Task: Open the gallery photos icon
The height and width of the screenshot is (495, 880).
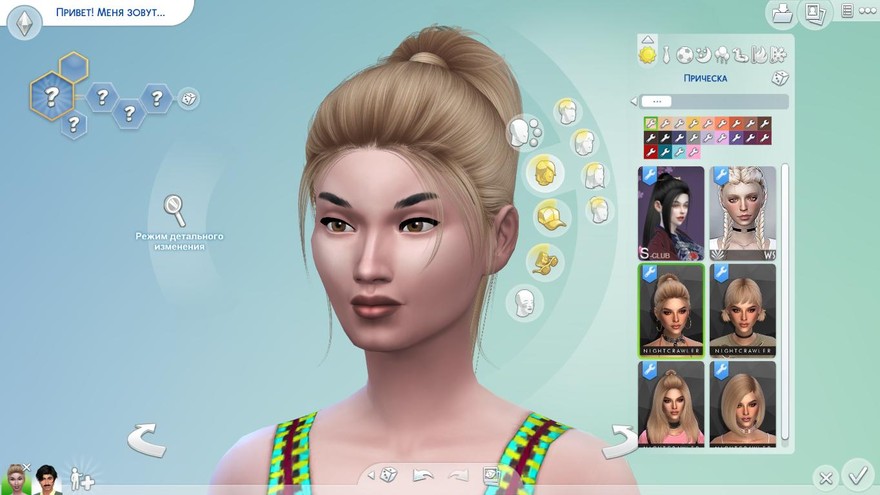Action: tap(815, 13)
